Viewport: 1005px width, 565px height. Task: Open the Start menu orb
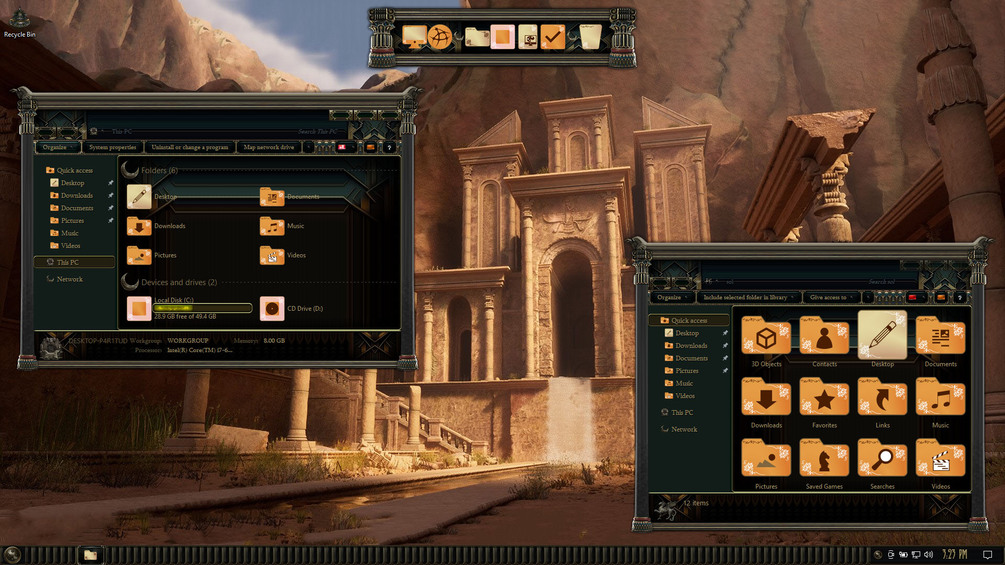(x=12, y=554)
